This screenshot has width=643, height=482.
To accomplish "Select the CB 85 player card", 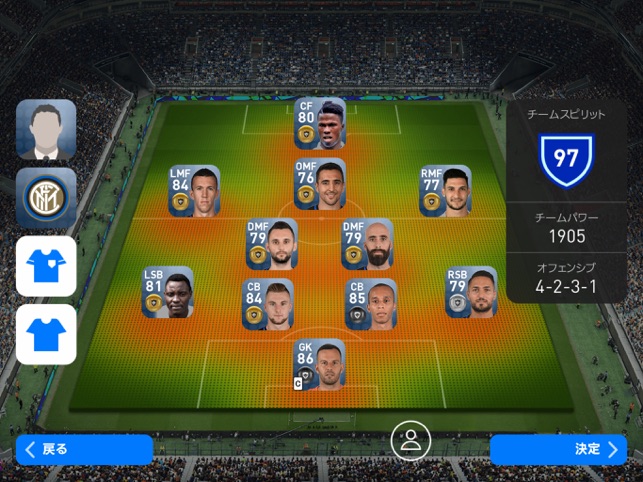I will 371,305.
